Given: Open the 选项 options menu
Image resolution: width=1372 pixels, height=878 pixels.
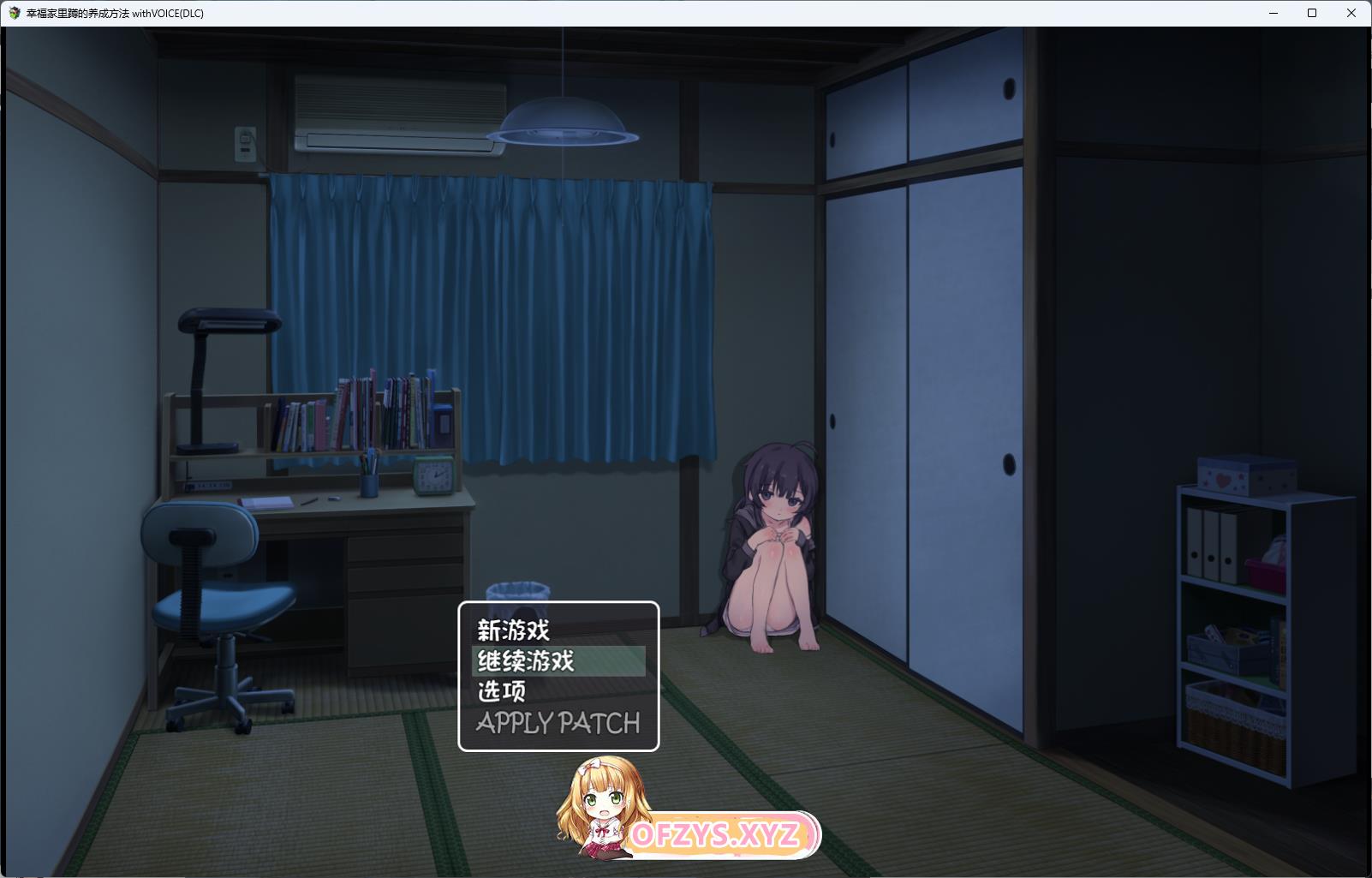Looking at the screenshot, I should coord(502,691).
